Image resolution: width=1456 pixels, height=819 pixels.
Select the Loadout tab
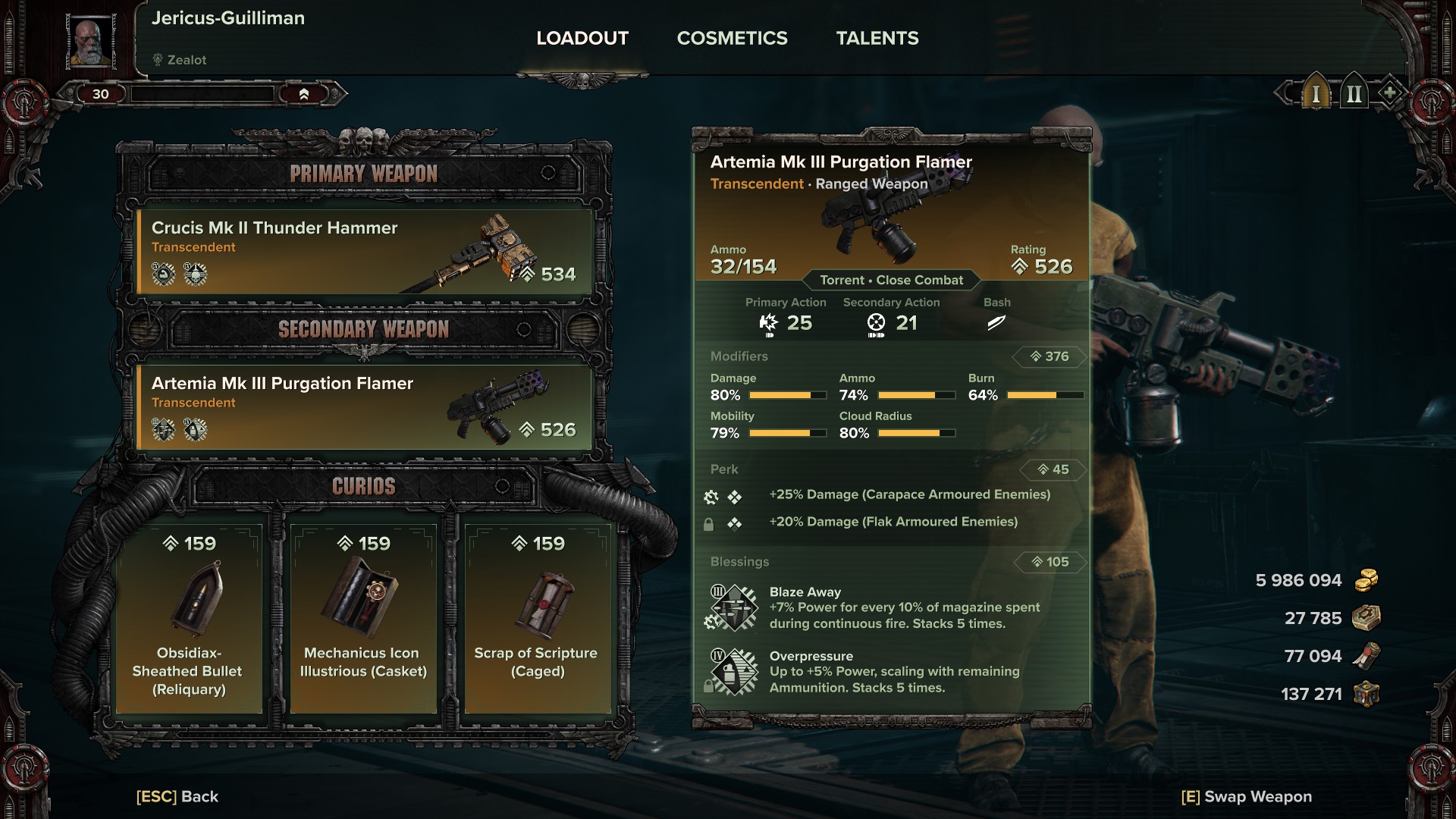click(582, 38)
